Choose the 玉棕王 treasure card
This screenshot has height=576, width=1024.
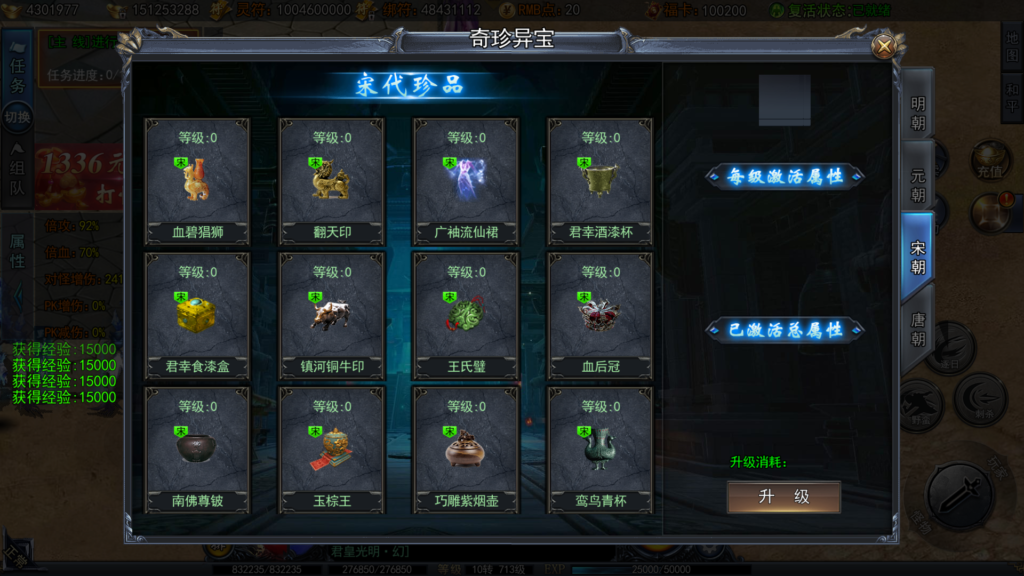pos(331,450)
